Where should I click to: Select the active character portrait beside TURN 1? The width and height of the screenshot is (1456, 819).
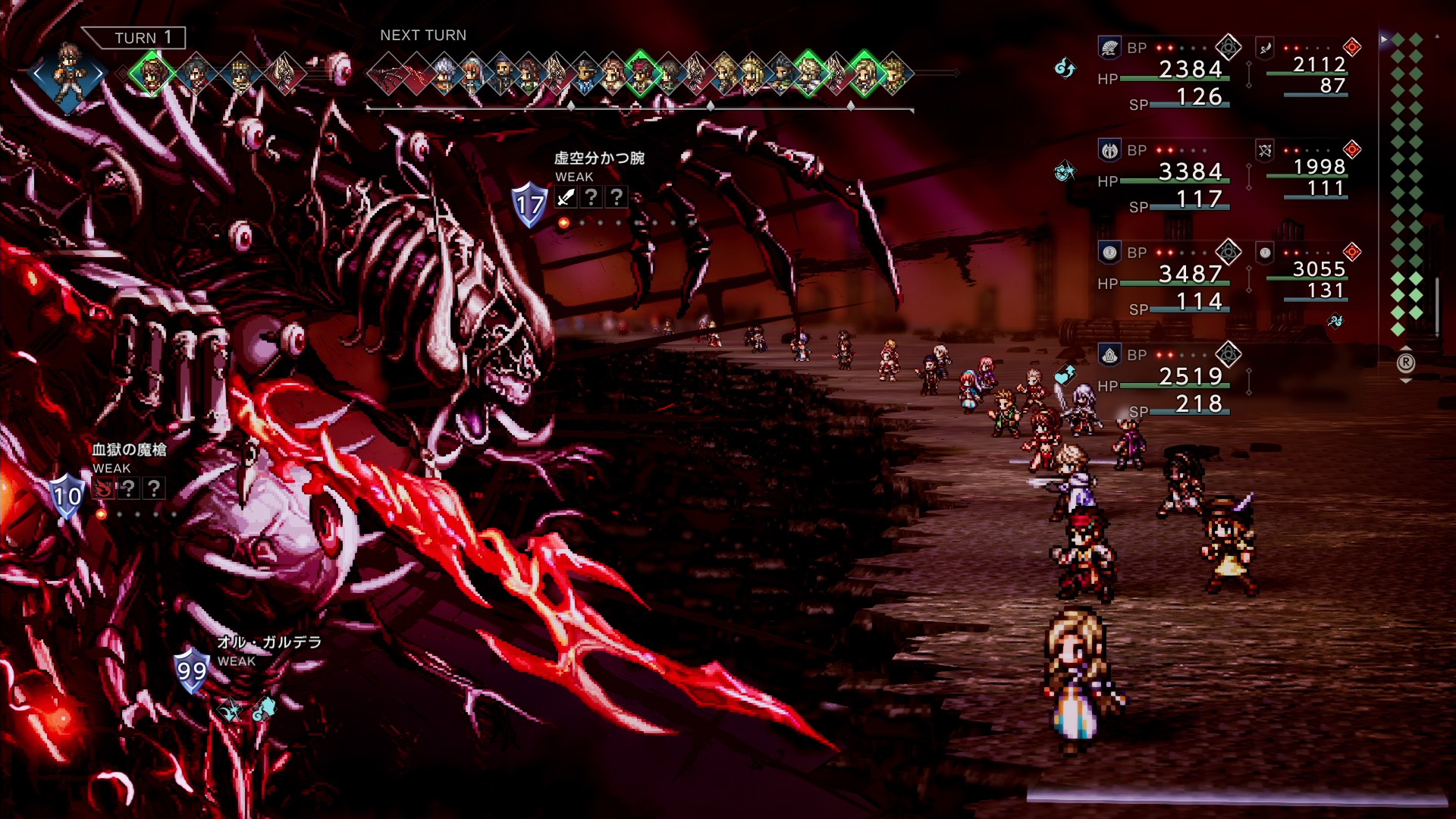click(68, 74)
